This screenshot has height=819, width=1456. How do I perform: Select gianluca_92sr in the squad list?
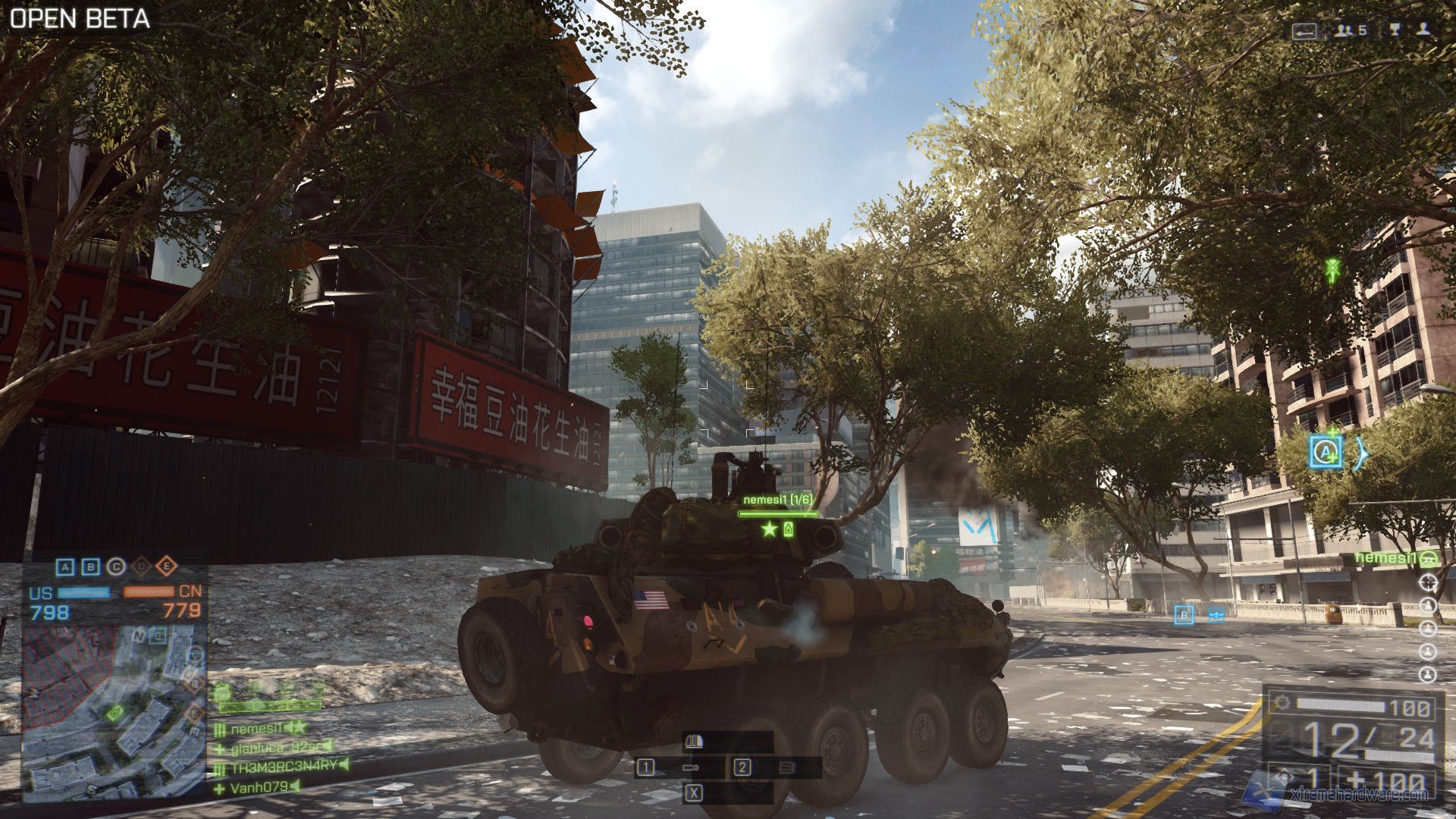pyautogui.click(x=275, y=748)
